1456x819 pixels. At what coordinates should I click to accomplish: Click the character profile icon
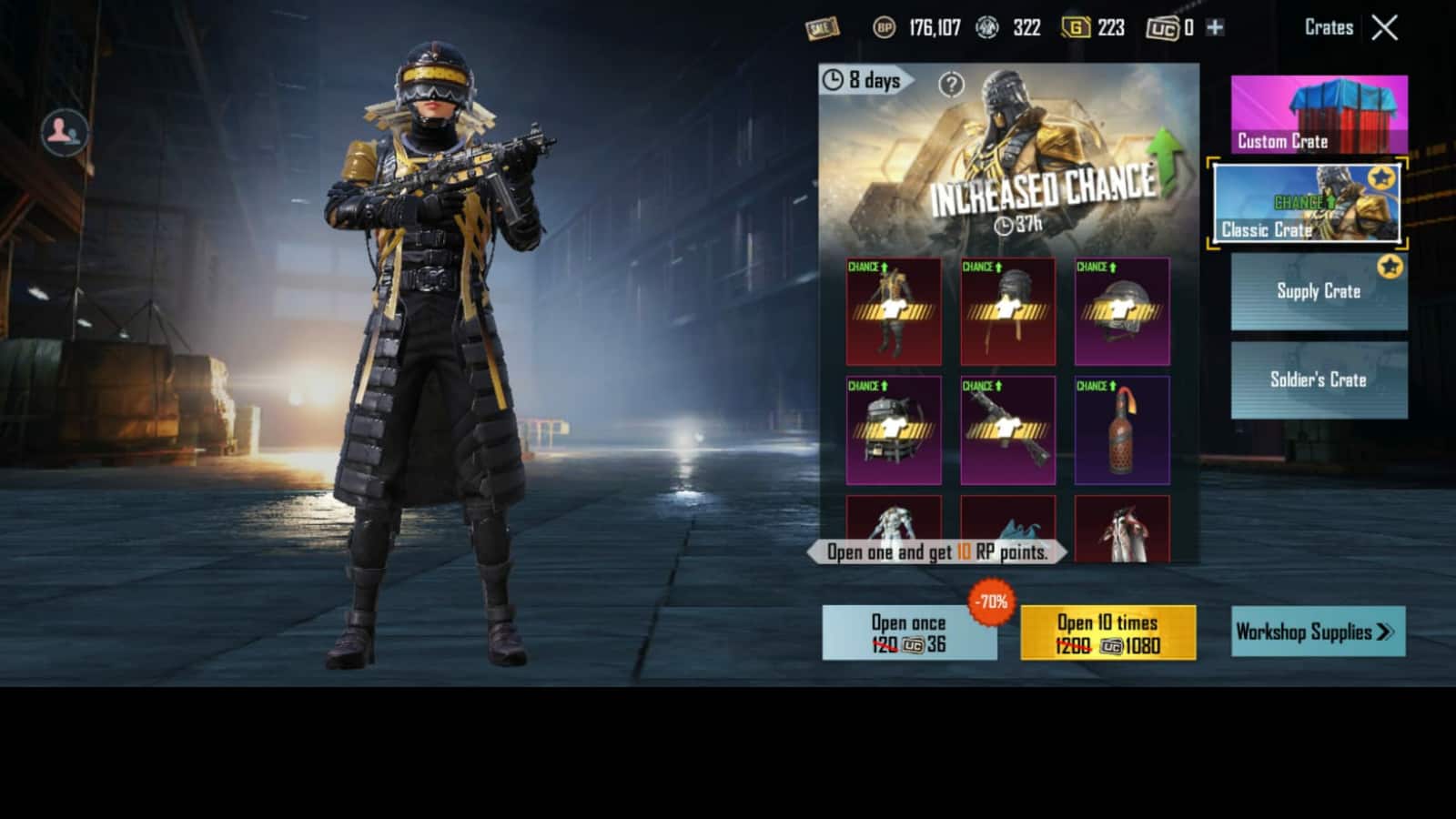pyautogui.click(x=64, y=133)
